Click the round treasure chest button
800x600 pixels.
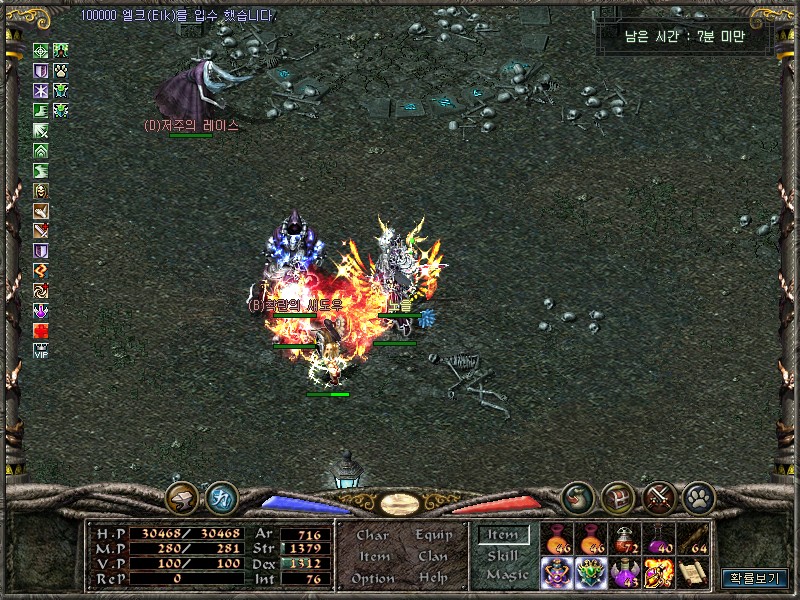tap(618, 496)
